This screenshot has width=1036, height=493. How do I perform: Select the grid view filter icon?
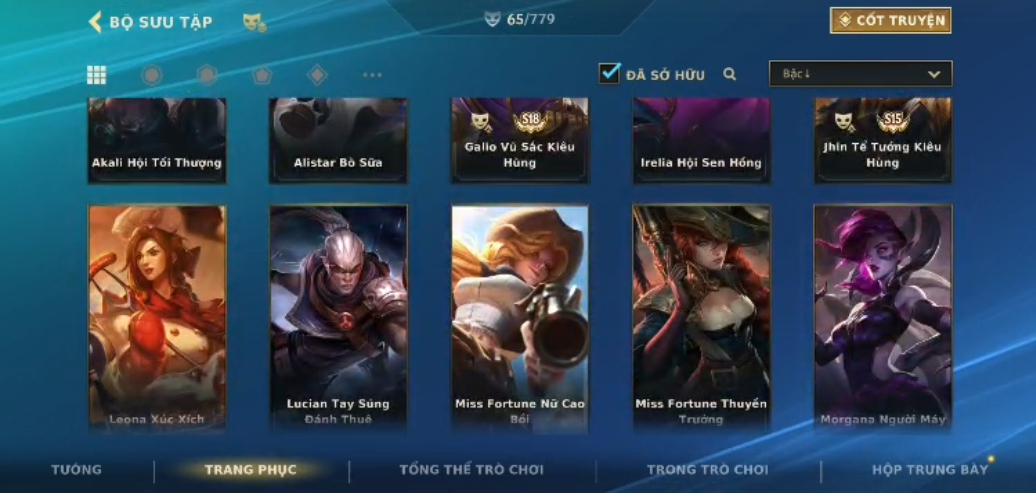(97, 75)
